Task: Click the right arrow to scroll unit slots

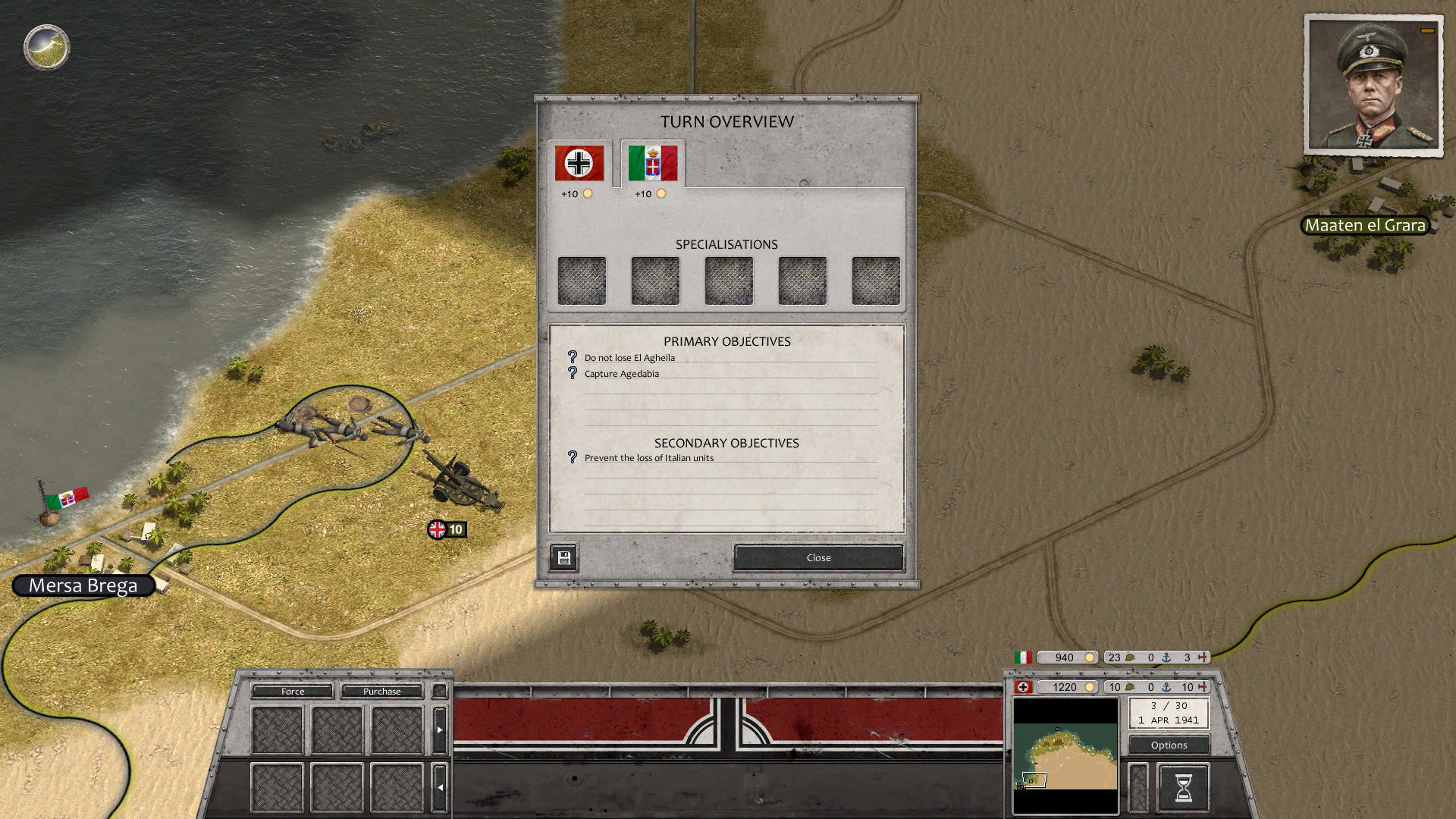Action: [x=440, y=728]
